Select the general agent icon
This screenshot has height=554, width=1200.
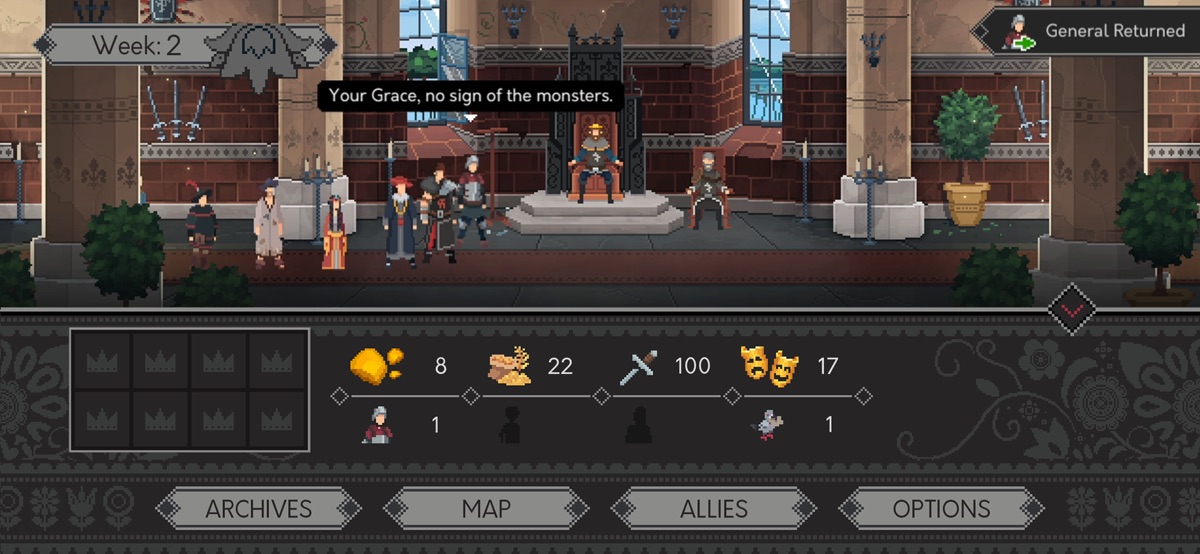pos(377,425)
